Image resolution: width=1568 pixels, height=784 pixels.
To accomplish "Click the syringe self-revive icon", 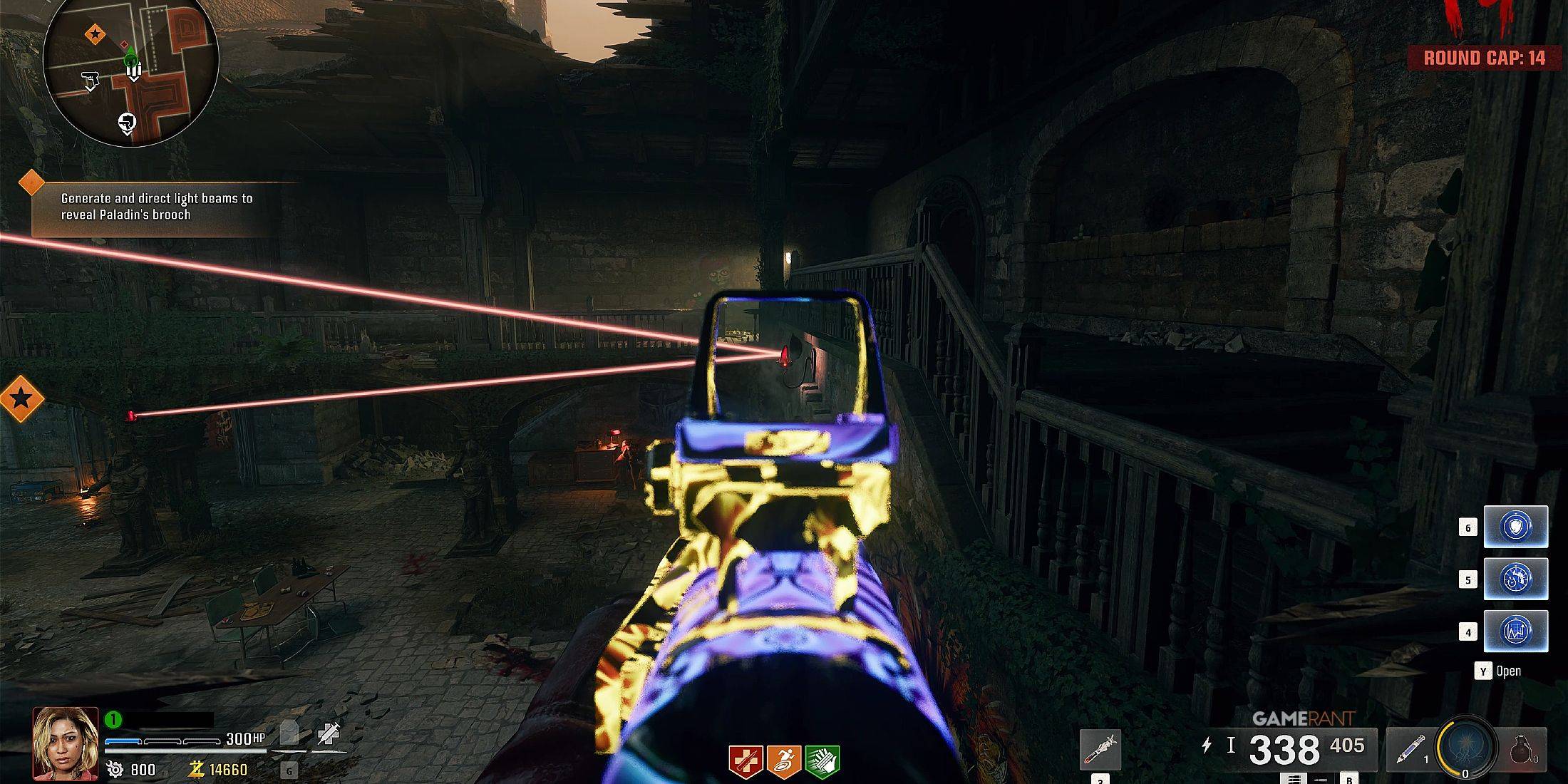I will coord(329,733).
